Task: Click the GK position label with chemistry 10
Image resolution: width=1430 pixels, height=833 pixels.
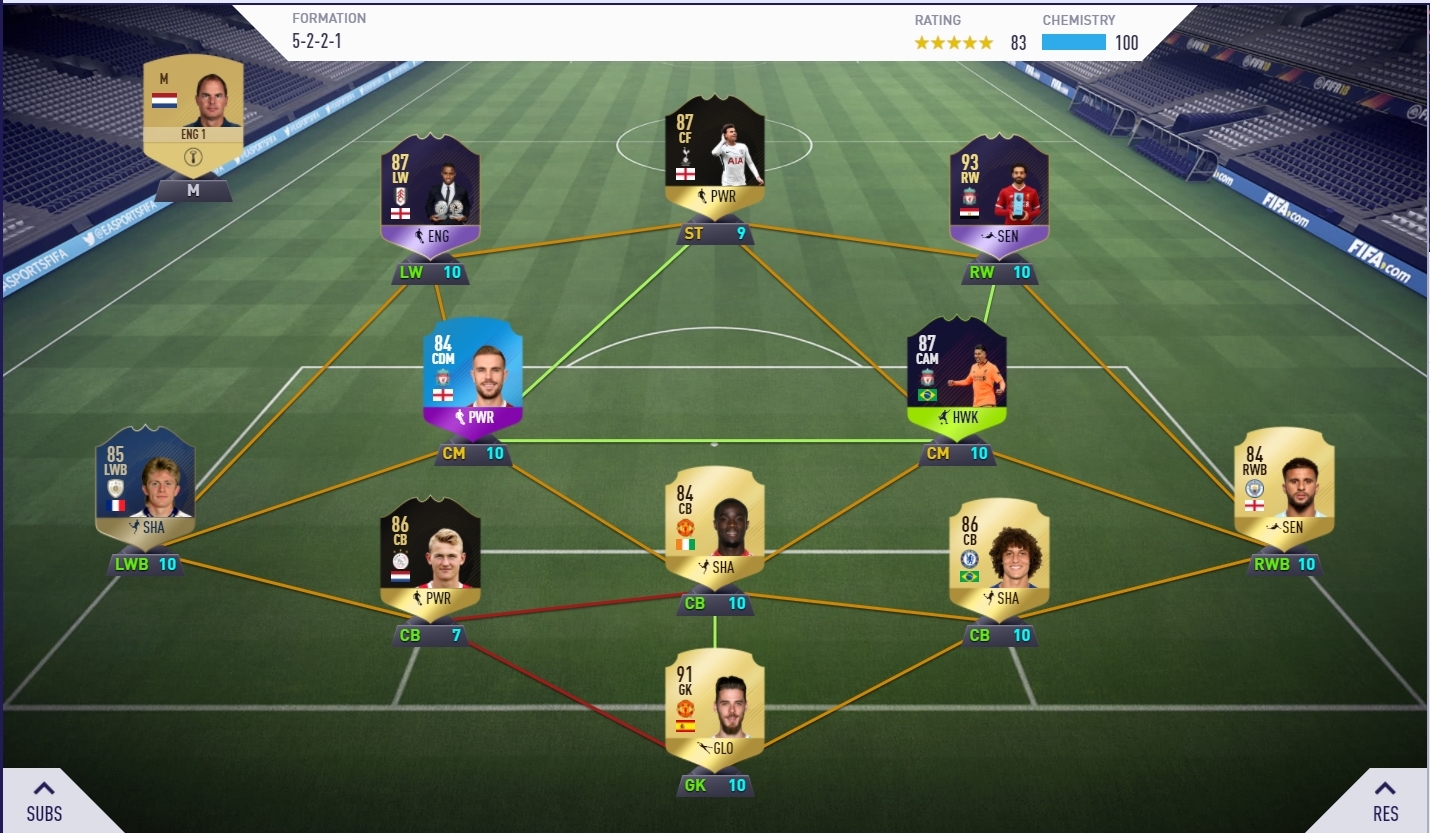Action: point(715,785)
